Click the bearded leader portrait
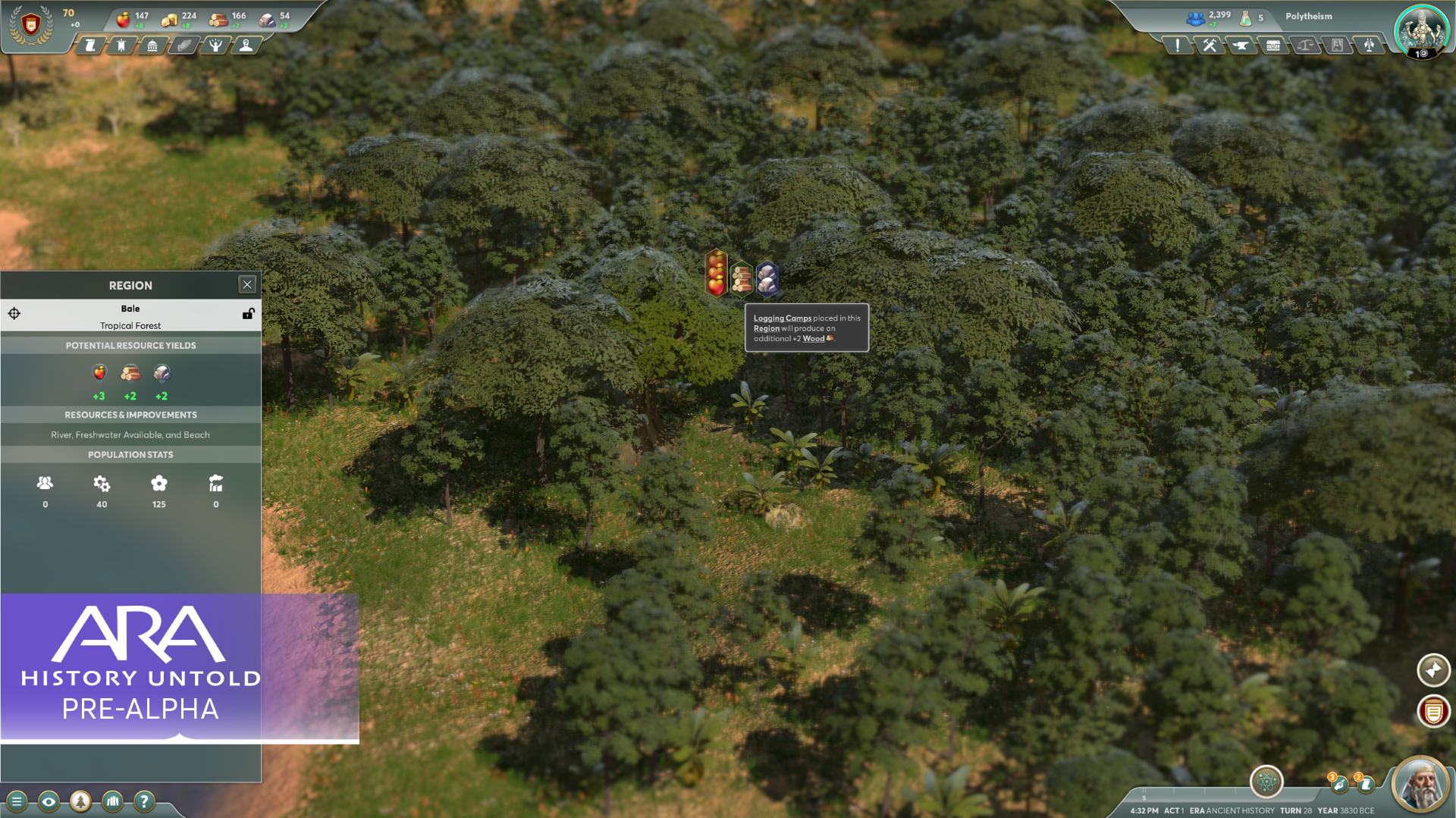This screenshot has width=1456, height=818. 1420,785
